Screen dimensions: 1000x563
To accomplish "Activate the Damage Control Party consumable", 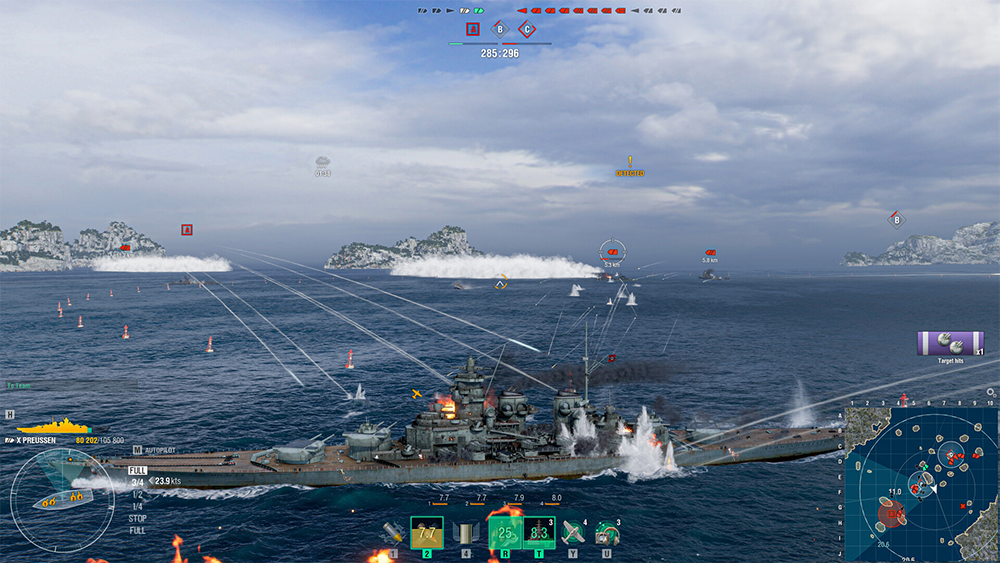I will (x=505, y=532).
